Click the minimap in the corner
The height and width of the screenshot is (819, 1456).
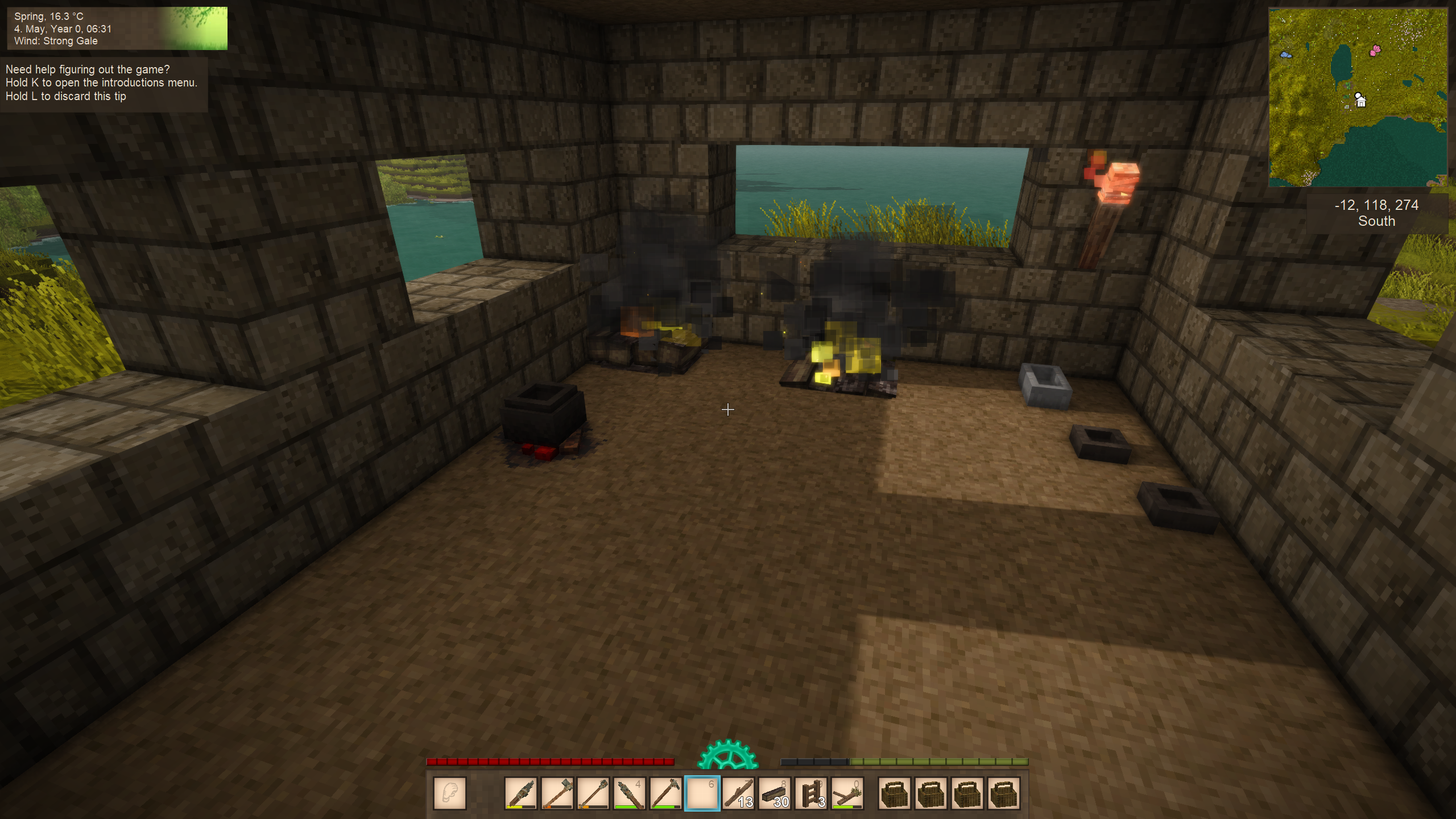point(1358,97)
